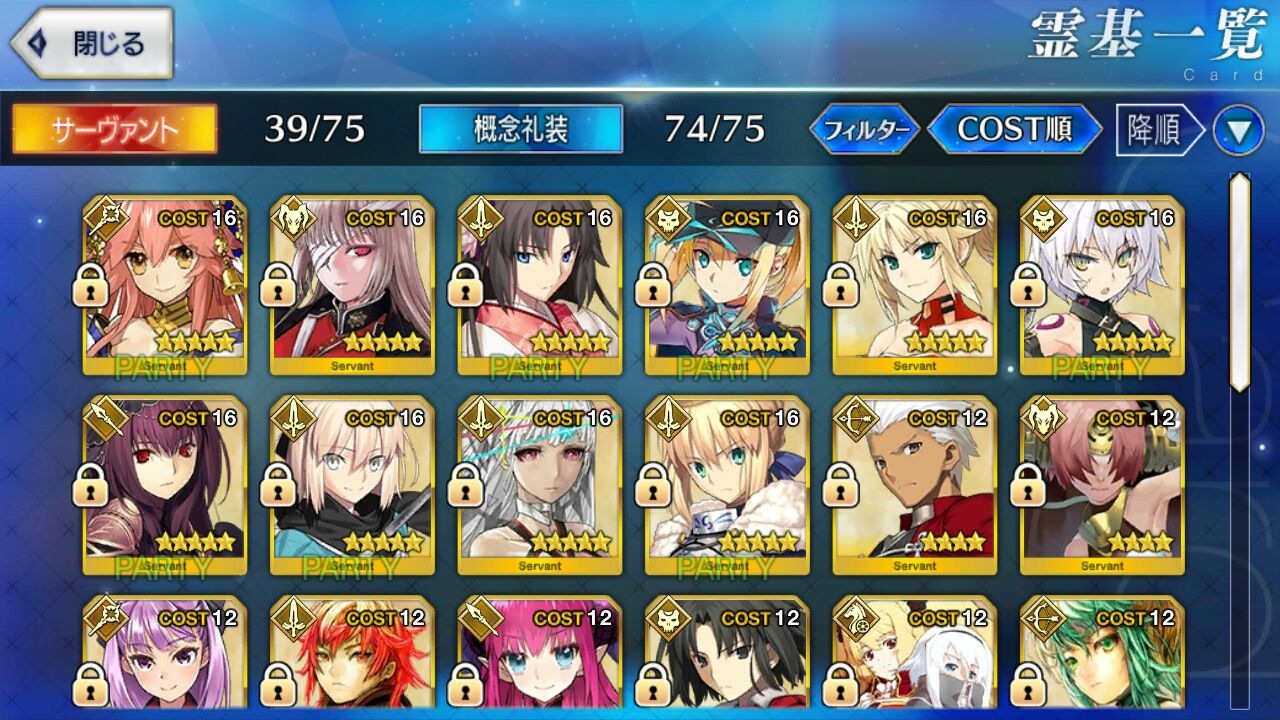Open the フィルター filter options

[x=864, y=129]
